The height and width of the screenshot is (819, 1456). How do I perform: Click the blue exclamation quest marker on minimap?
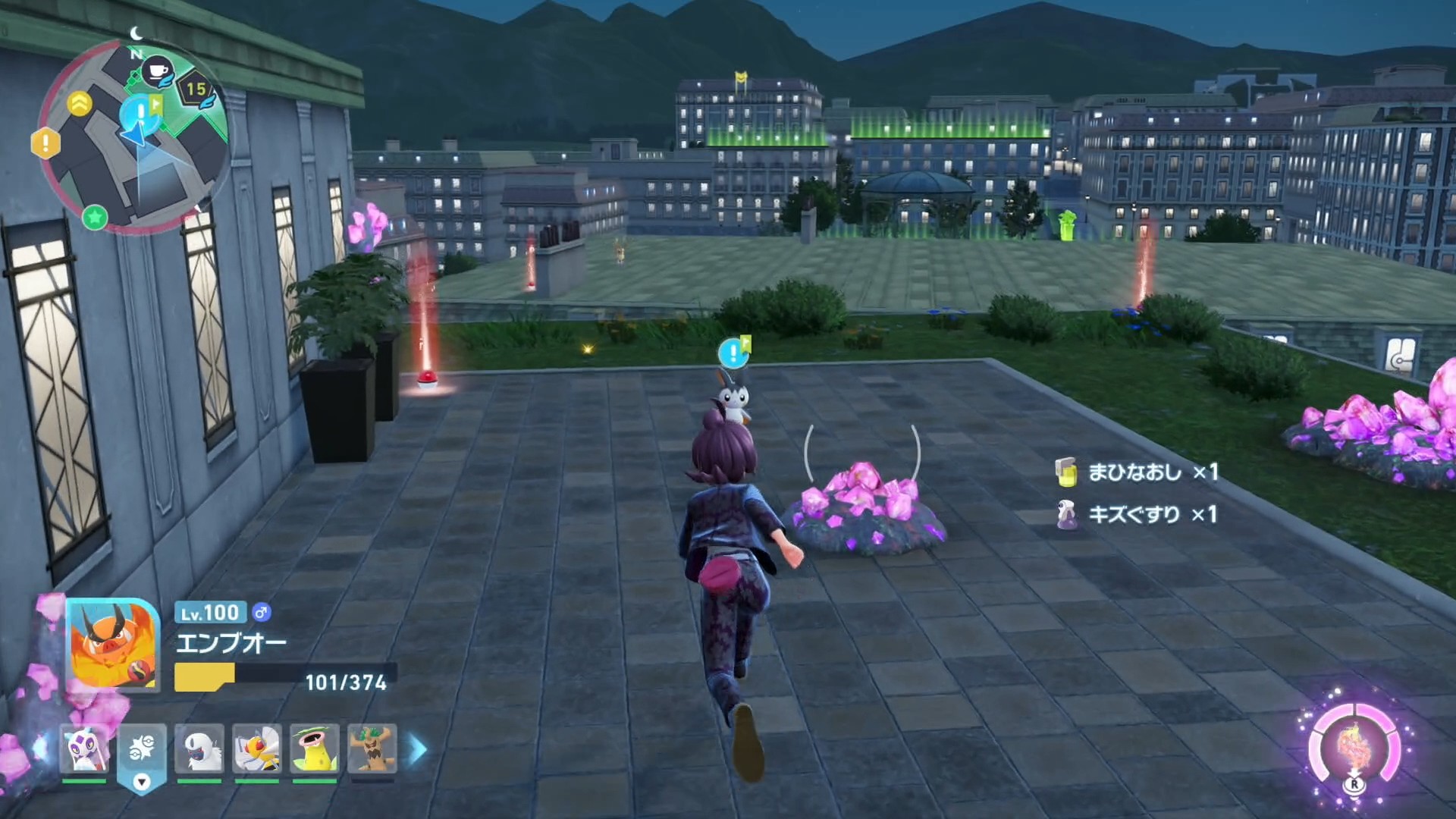click(140, 112)
